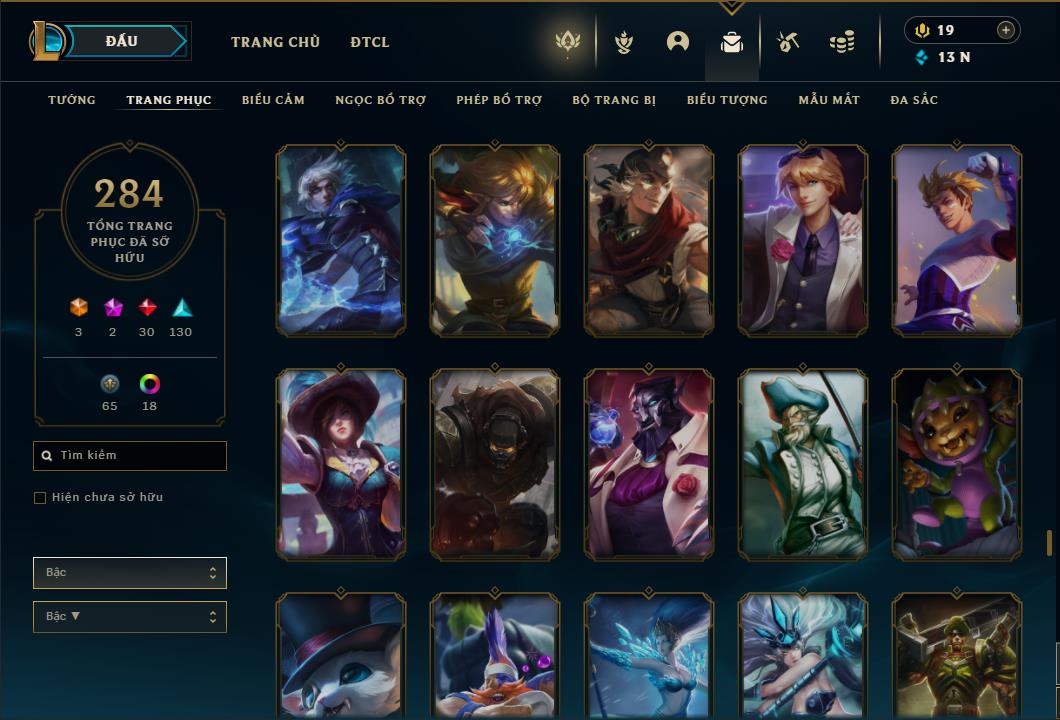This screenshot has height=720, width=1060.
Task: Start a match with the ĐẤU button
Action: [122, 41]
